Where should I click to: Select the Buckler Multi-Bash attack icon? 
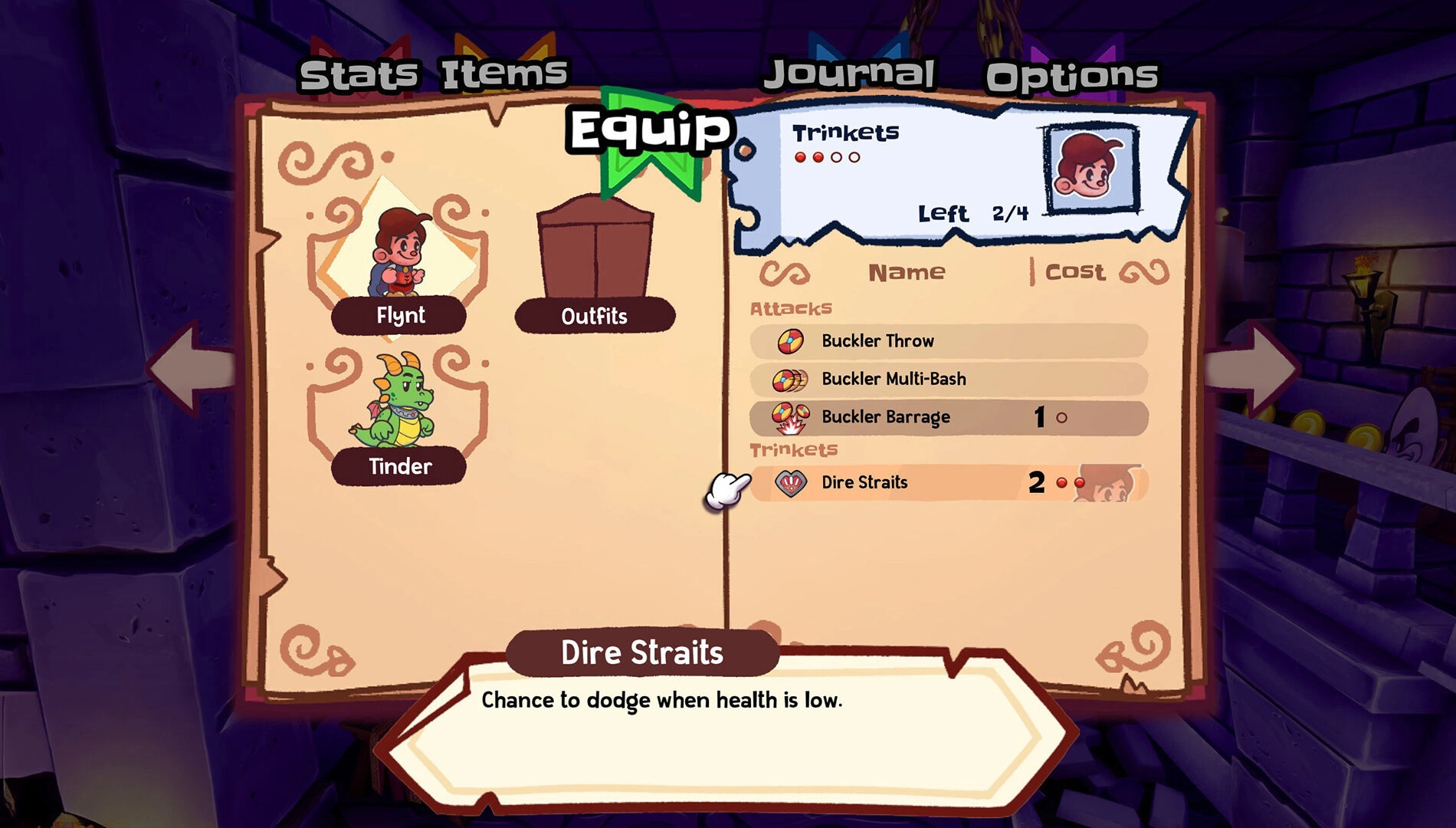point(789,379)
